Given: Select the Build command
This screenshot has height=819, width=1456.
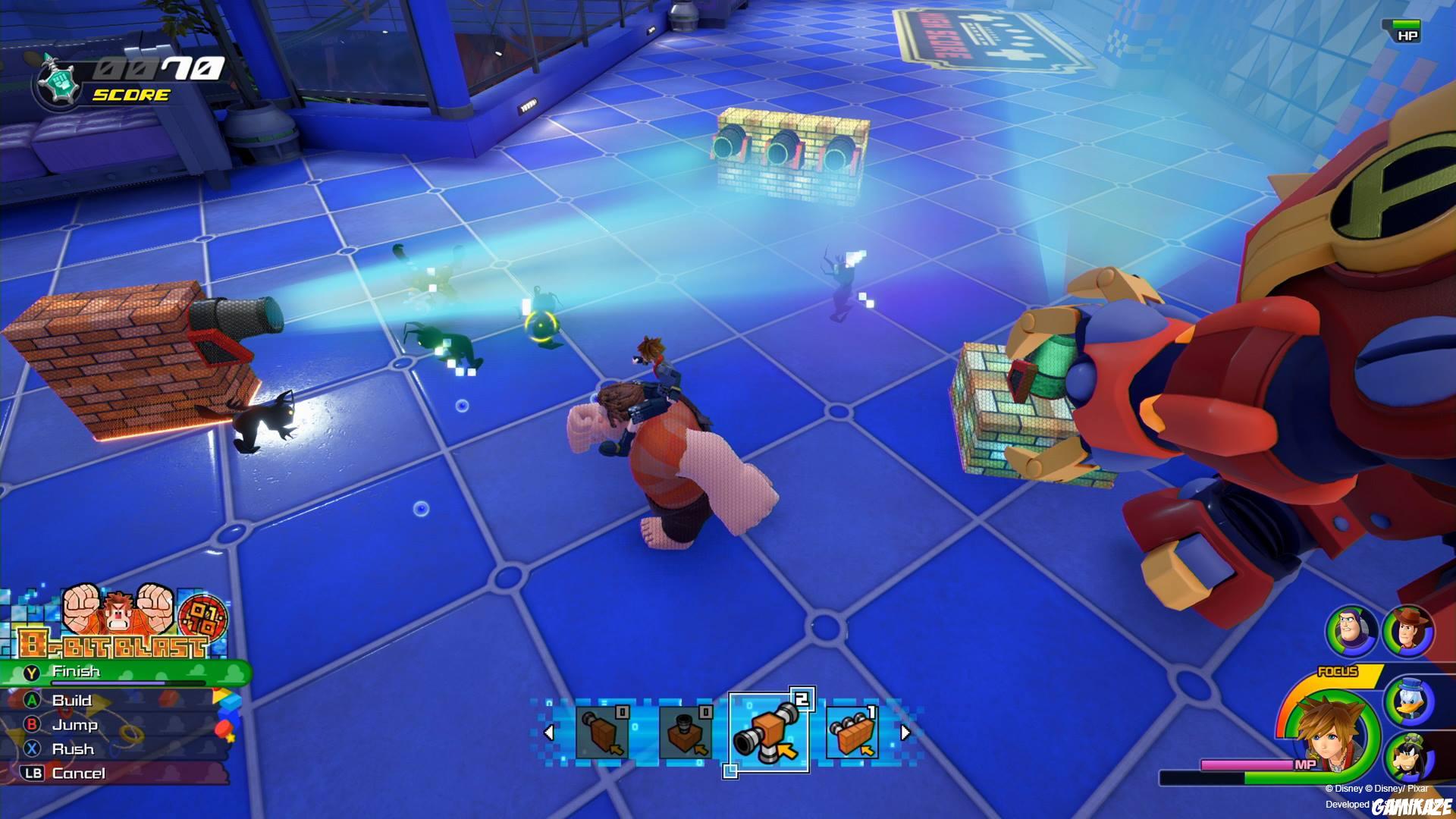Looking at the screenshot, I should (x=72, y=701).
